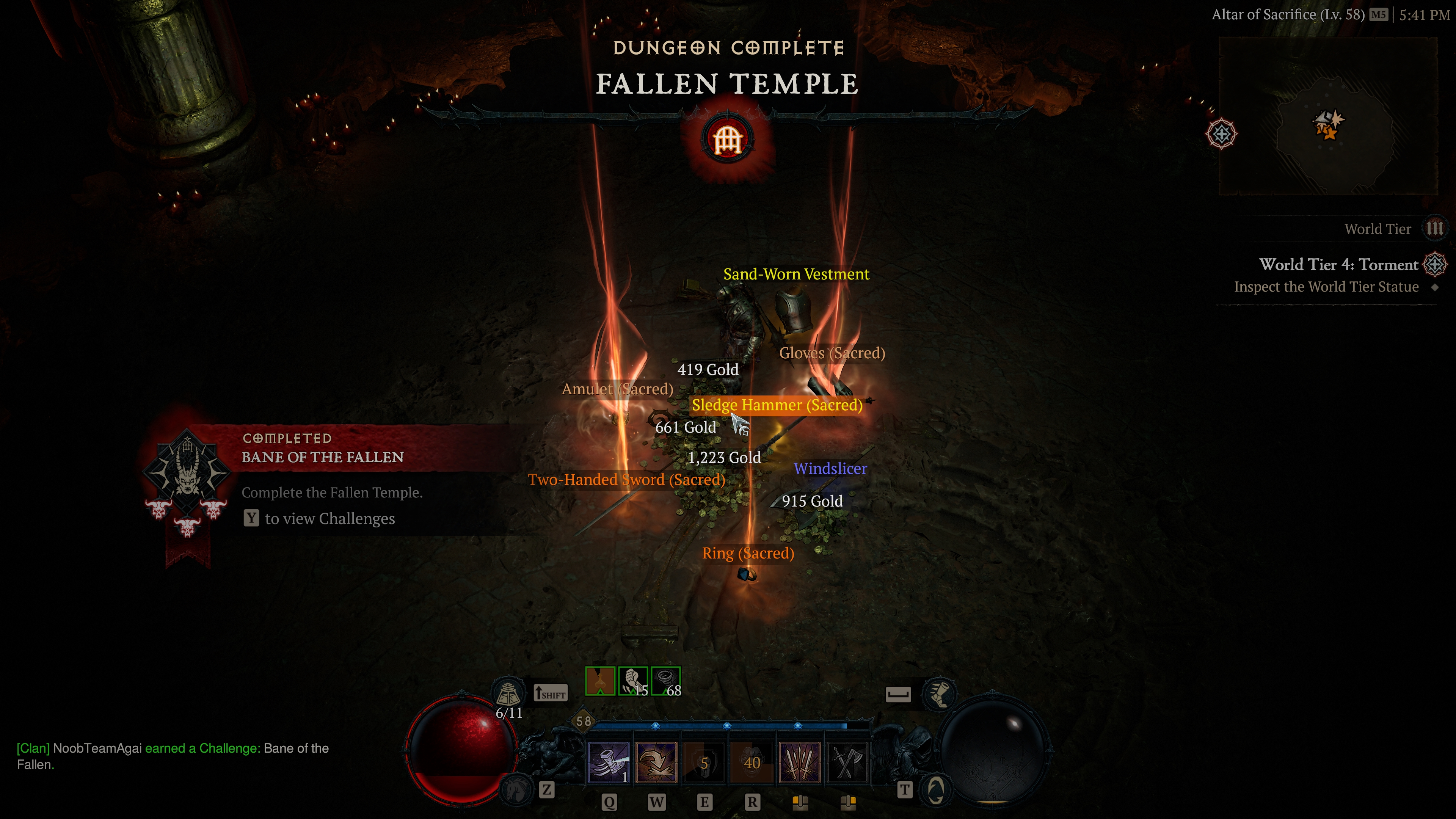This screenshot has width=1456, height=819.
Task: Activate the four swords skill icon
Action: tap(799, 762)
